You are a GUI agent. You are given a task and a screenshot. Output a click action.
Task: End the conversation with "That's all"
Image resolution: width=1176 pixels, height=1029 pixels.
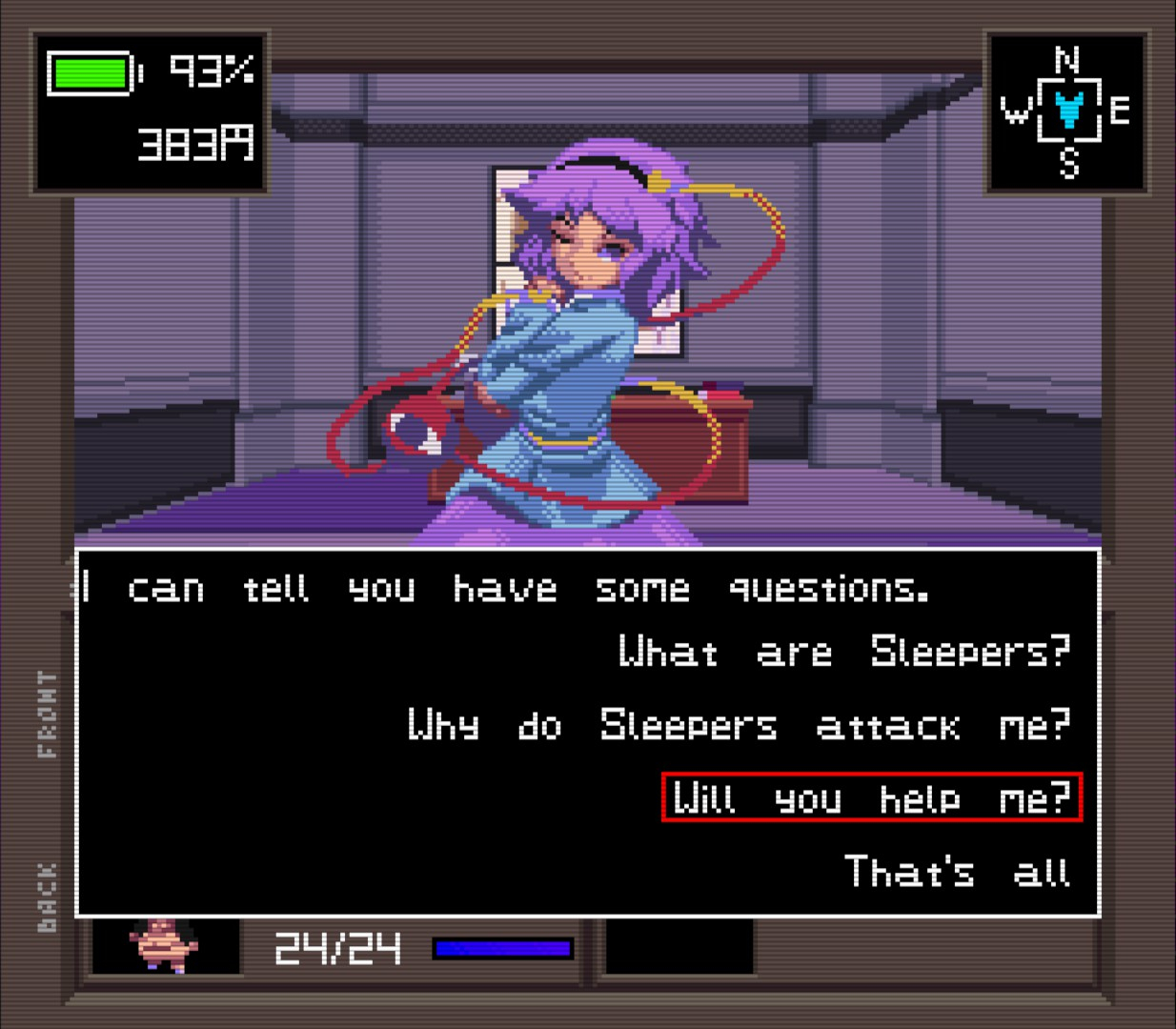pyautogui.click(x=957, y=872)
